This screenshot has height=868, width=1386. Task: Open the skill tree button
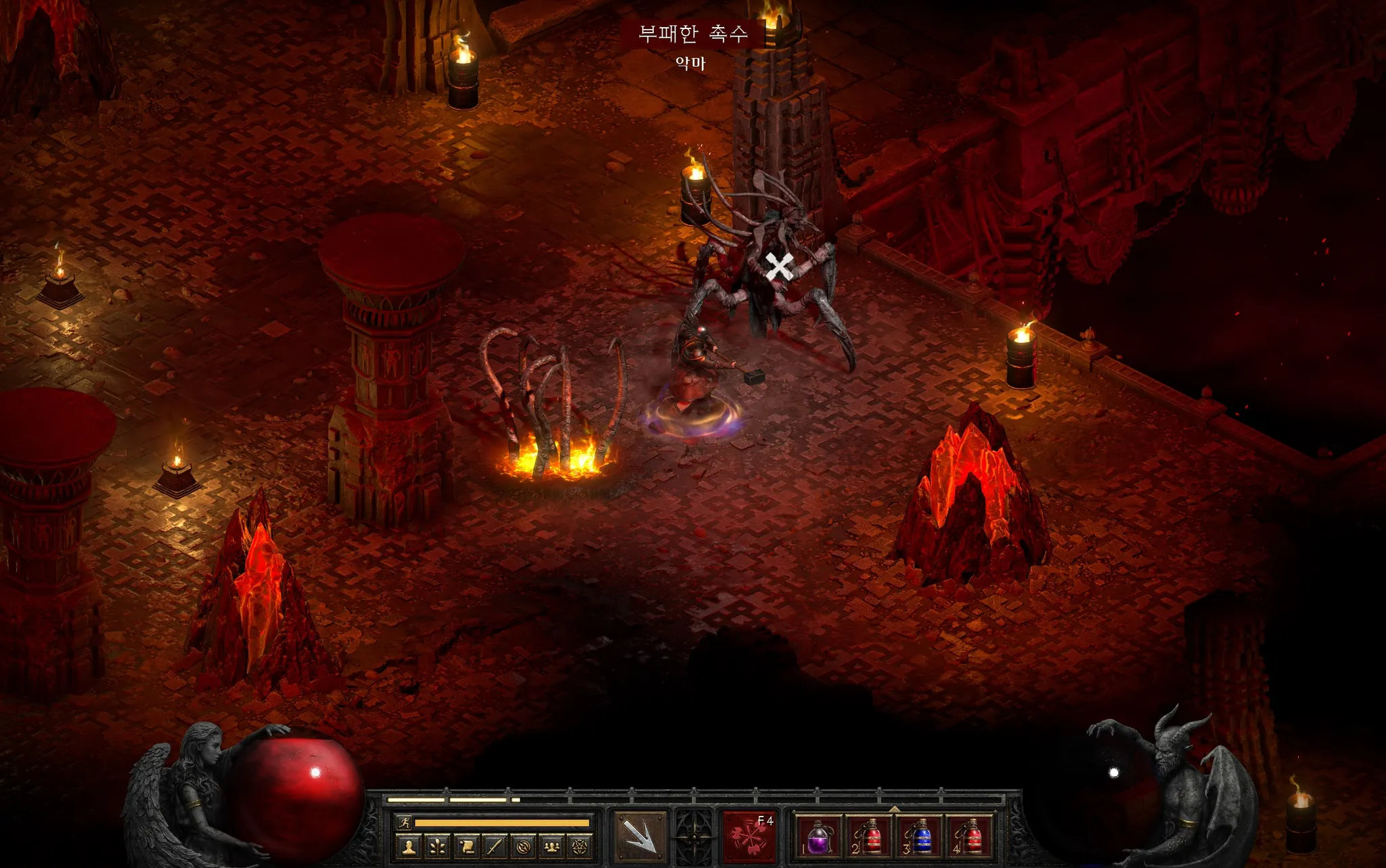click(437, 846)
